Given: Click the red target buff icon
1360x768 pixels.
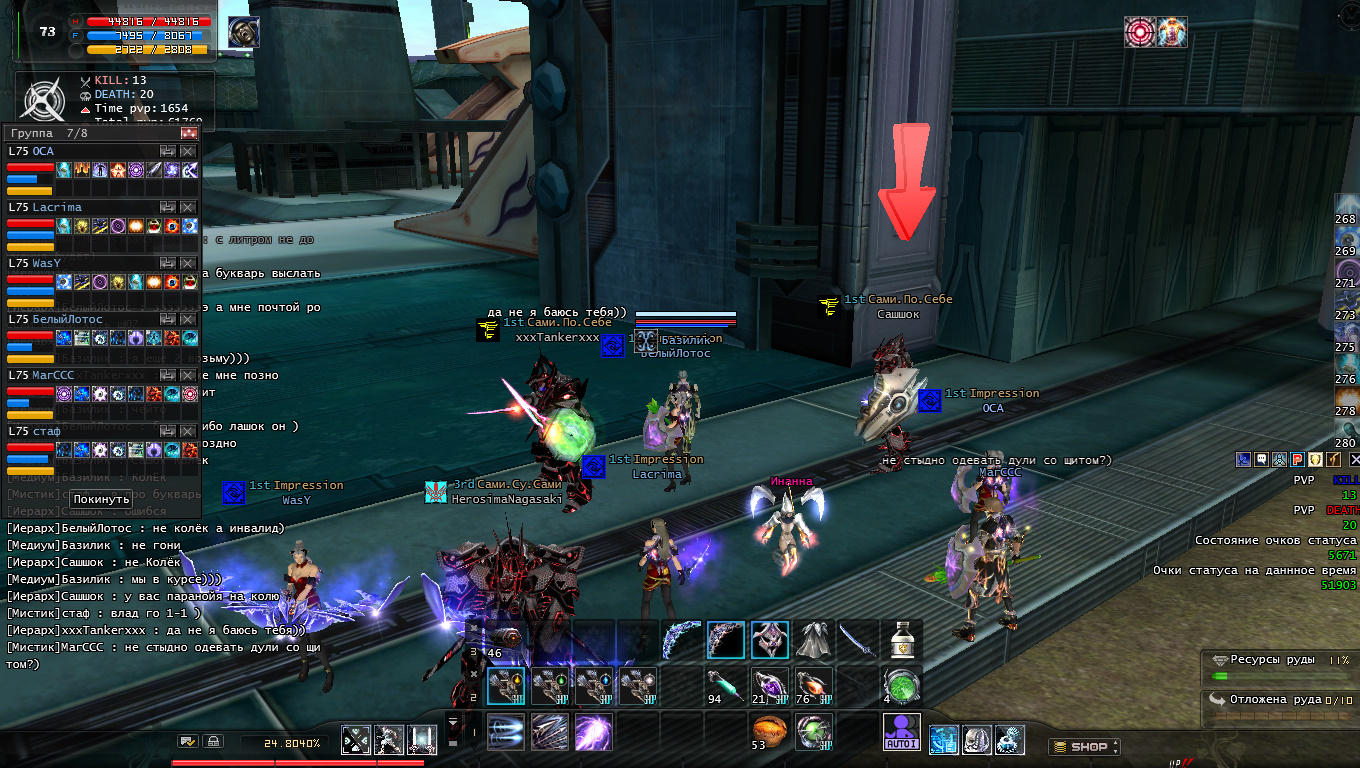Looking at the screenshot, I should click(1139, 32).
